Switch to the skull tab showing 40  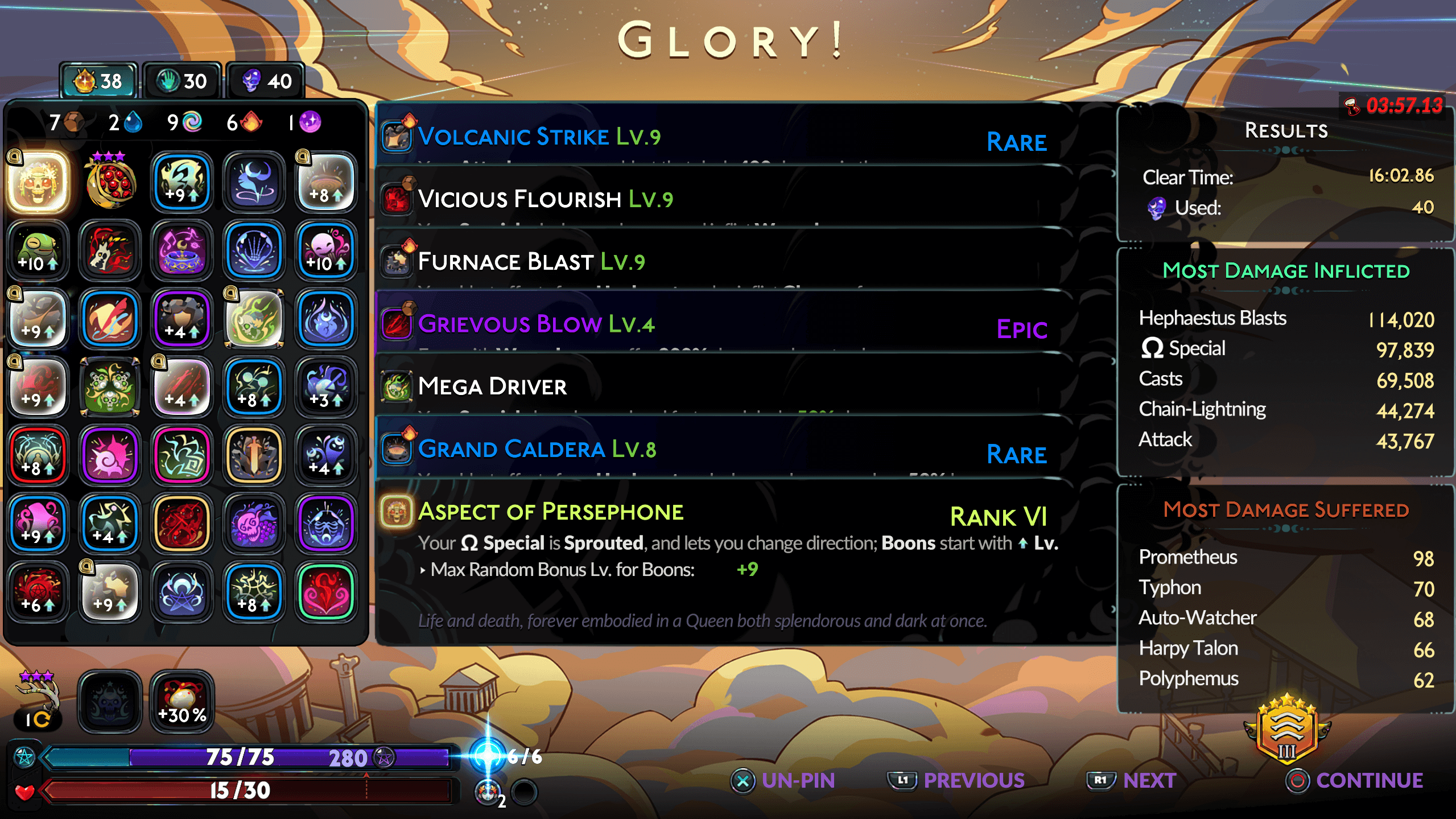click(264, 80)
